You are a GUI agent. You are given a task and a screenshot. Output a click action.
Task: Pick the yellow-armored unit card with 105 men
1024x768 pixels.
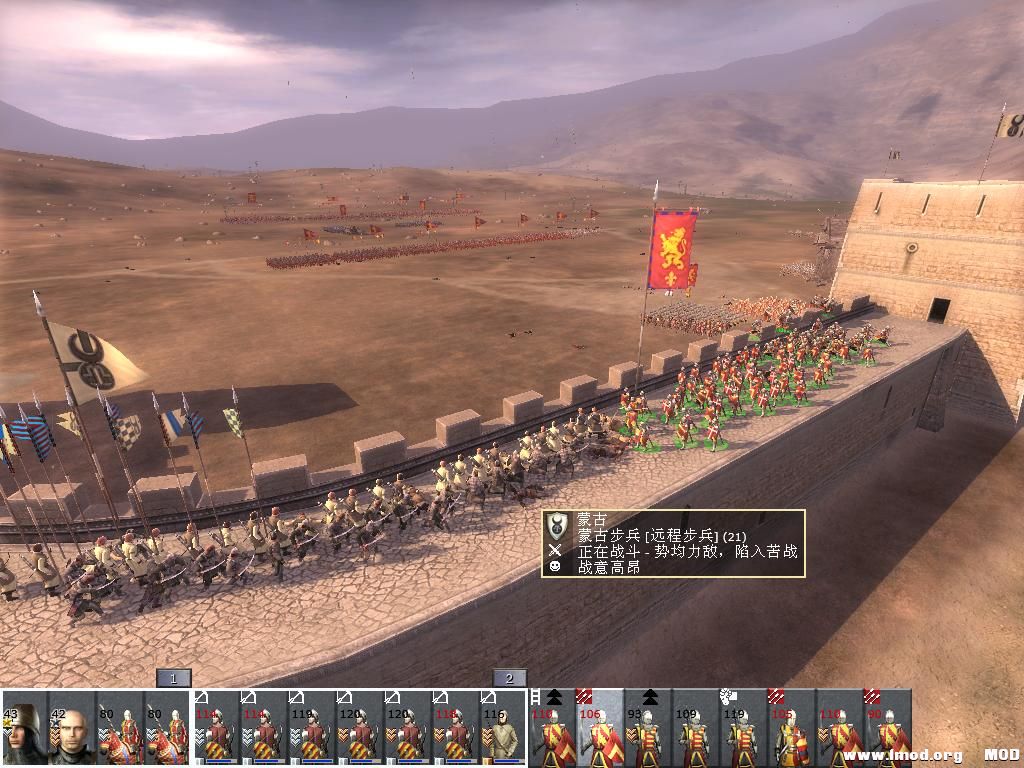point(792,728)
